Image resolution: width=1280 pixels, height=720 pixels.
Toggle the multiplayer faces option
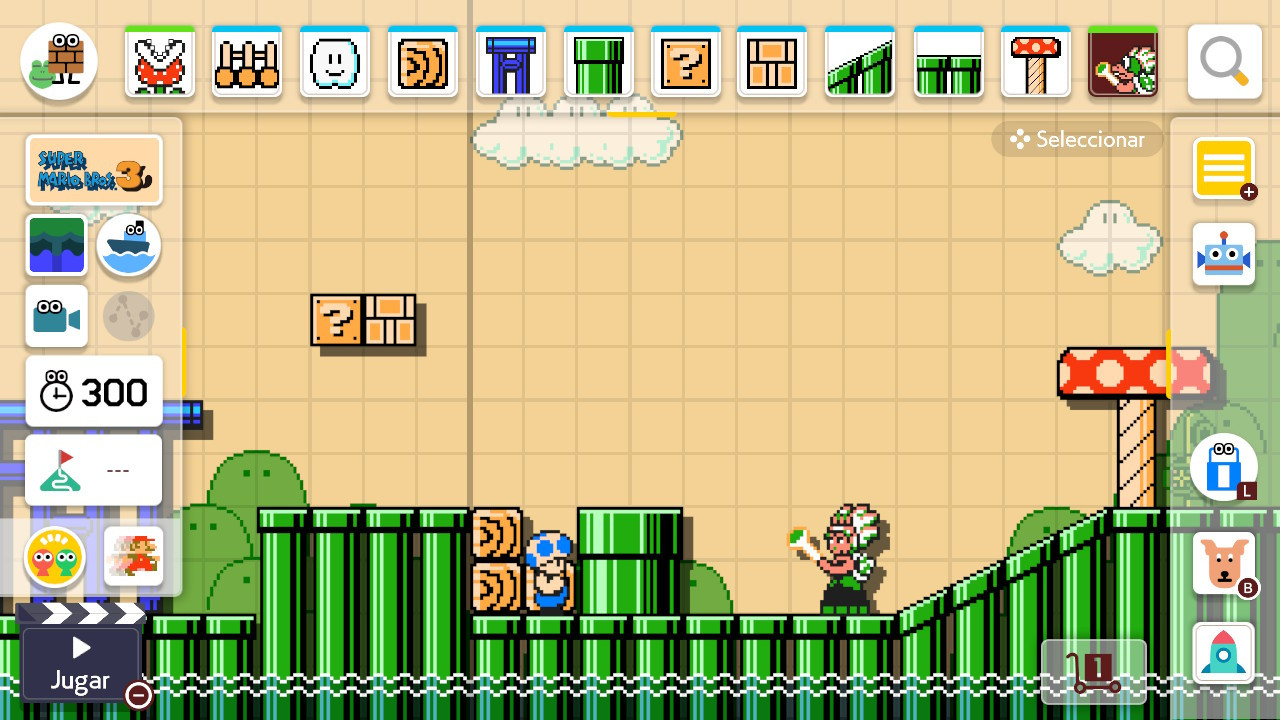[x=56, y=557]
